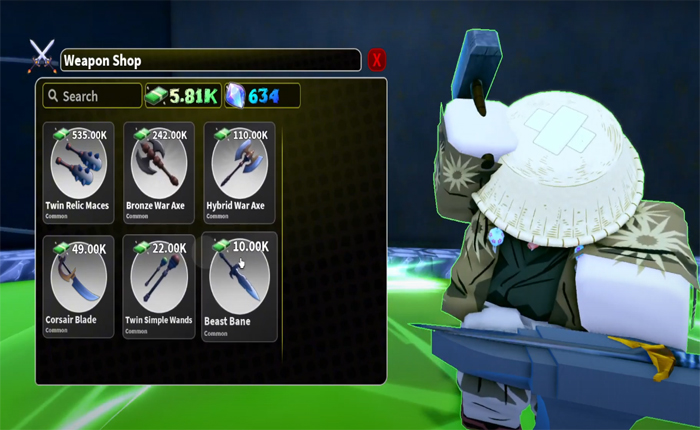Screen dimensions: 700x430
Task: Pick the Hybrid War Axe
Action: [x=239, y=172]
